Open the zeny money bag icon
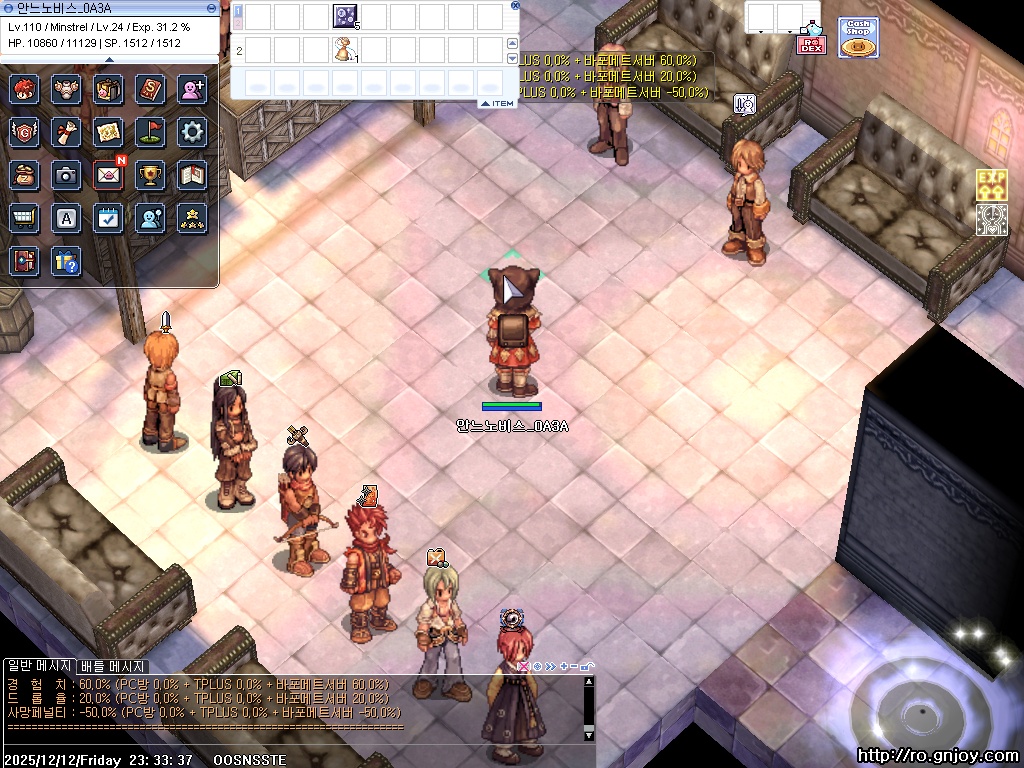Viewport: 1024px width, 768px height. [24, 175]
